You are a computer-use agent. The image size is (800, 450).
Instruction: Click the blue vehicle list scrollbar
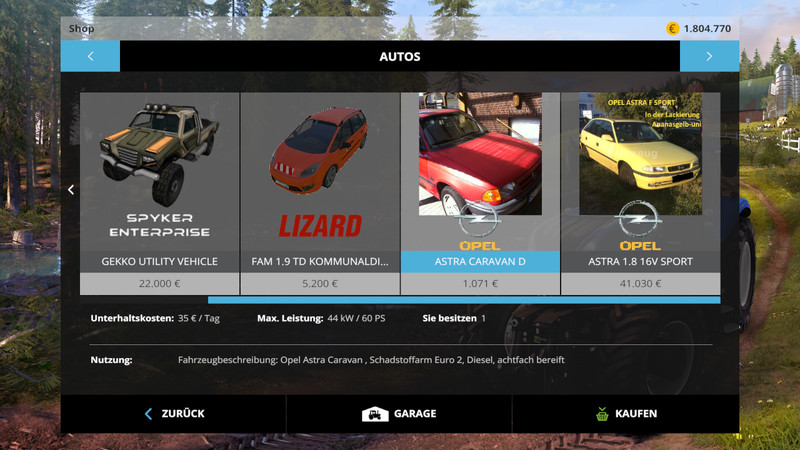point(463,299)
